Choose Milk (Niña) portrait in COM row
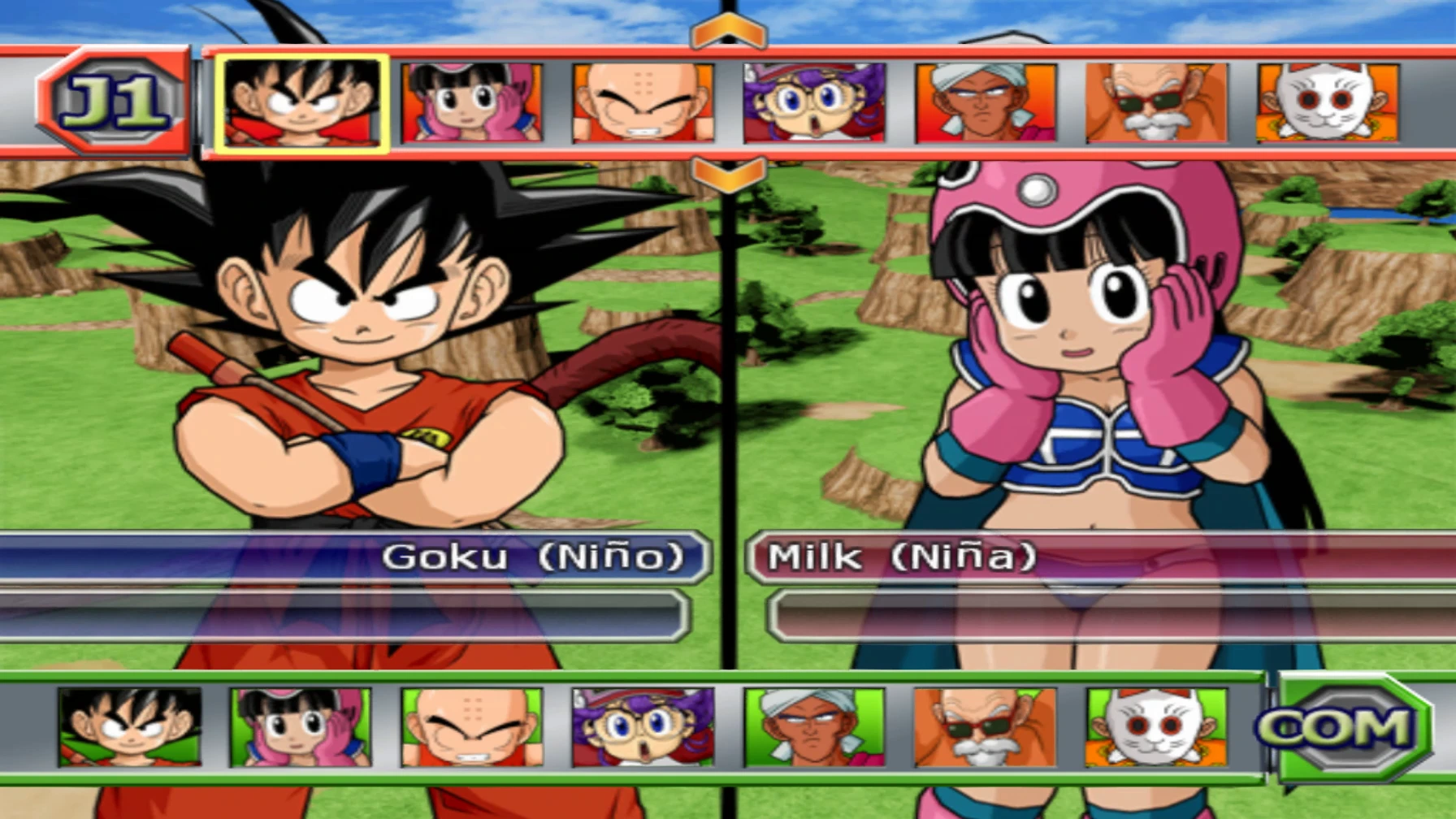1456x819 pixels. tap(301, 727)
